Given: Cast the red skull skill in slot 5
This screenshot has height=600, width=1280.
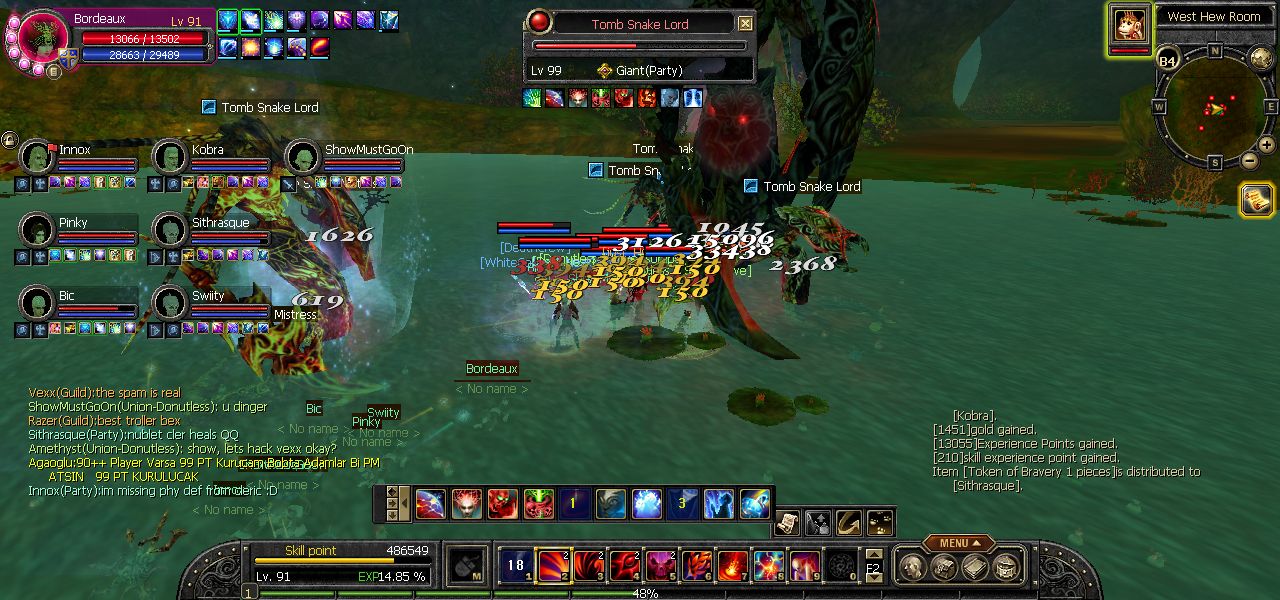Looking at the screenshot, I should pos(661,566).
